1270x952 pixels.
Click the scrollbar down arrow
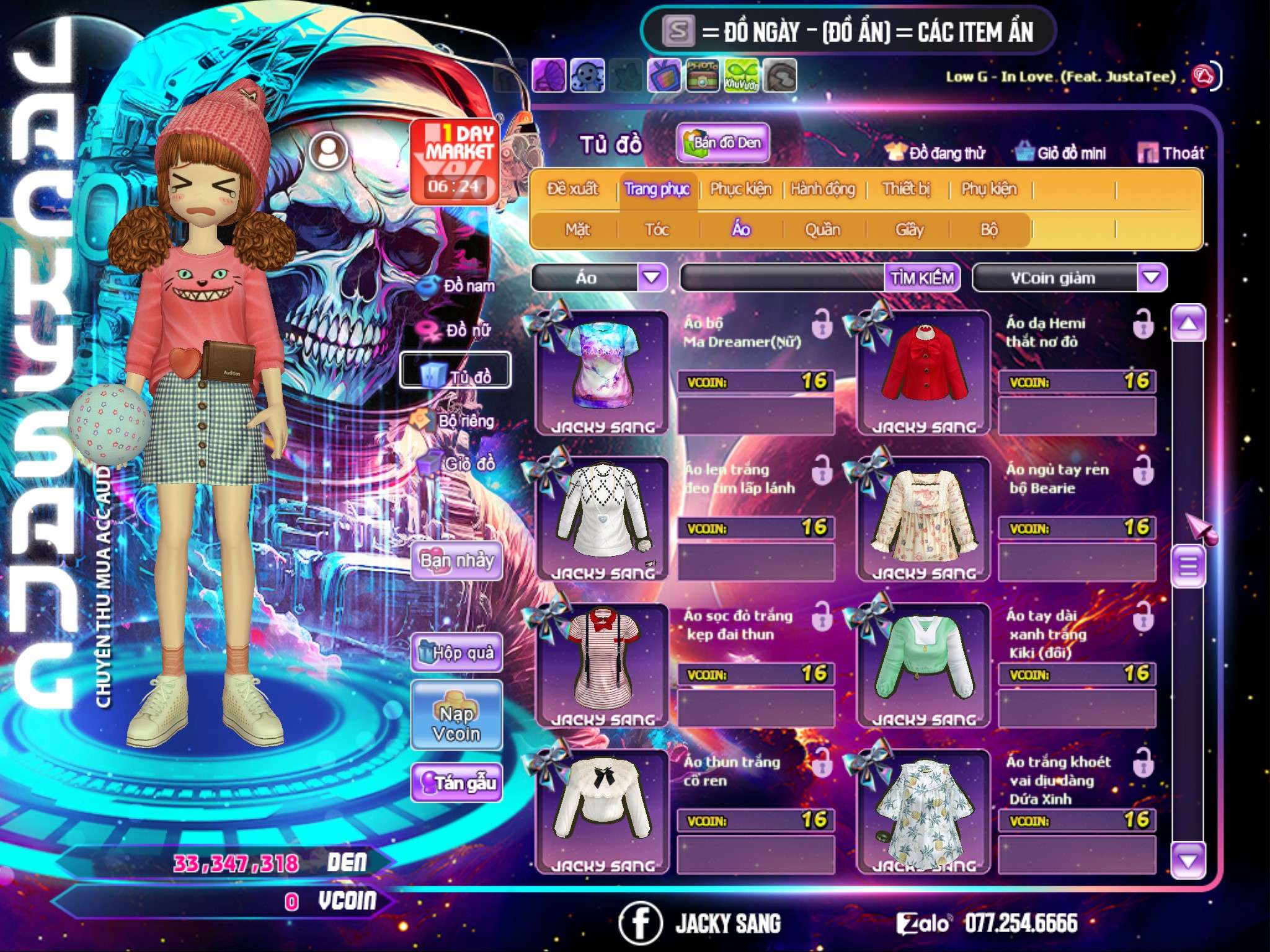(1188, 860)
